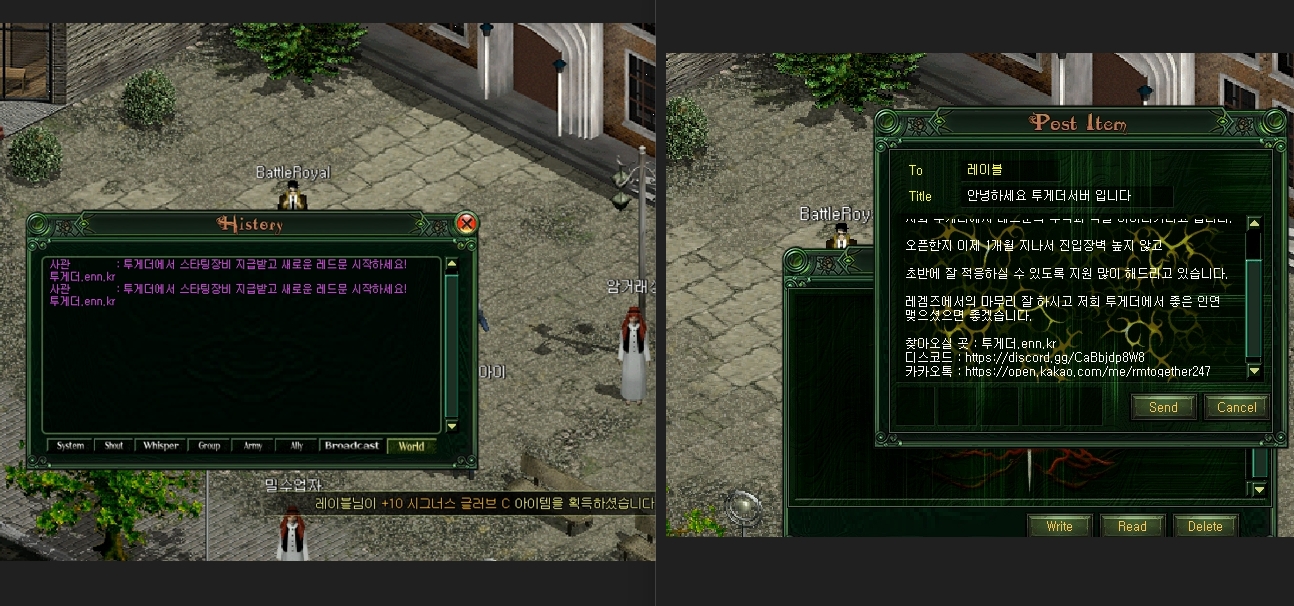
Task: Open the Broadcast chat tab
Action: [352, 446]
